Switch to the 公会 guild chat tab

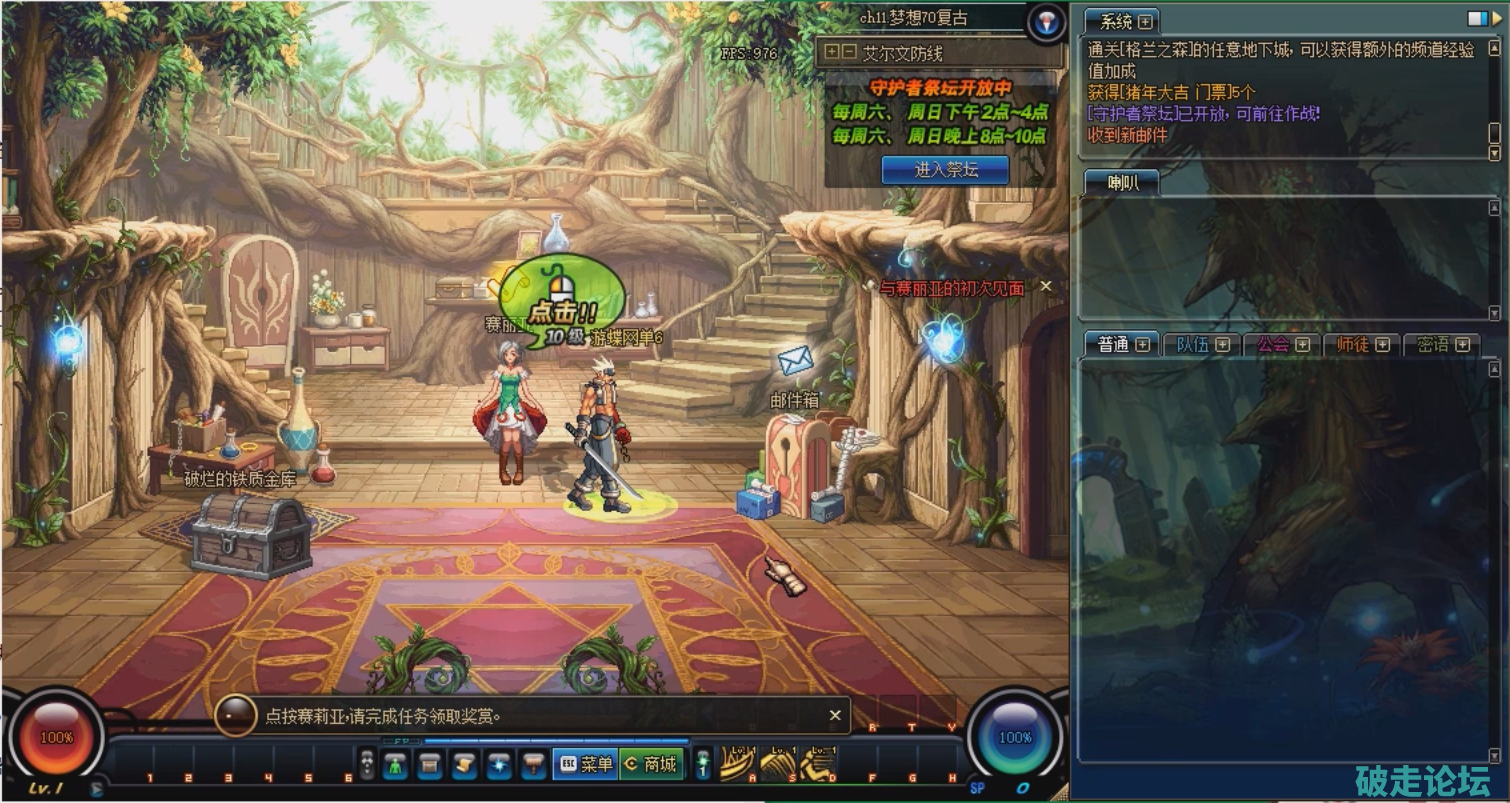[1282, 344]
